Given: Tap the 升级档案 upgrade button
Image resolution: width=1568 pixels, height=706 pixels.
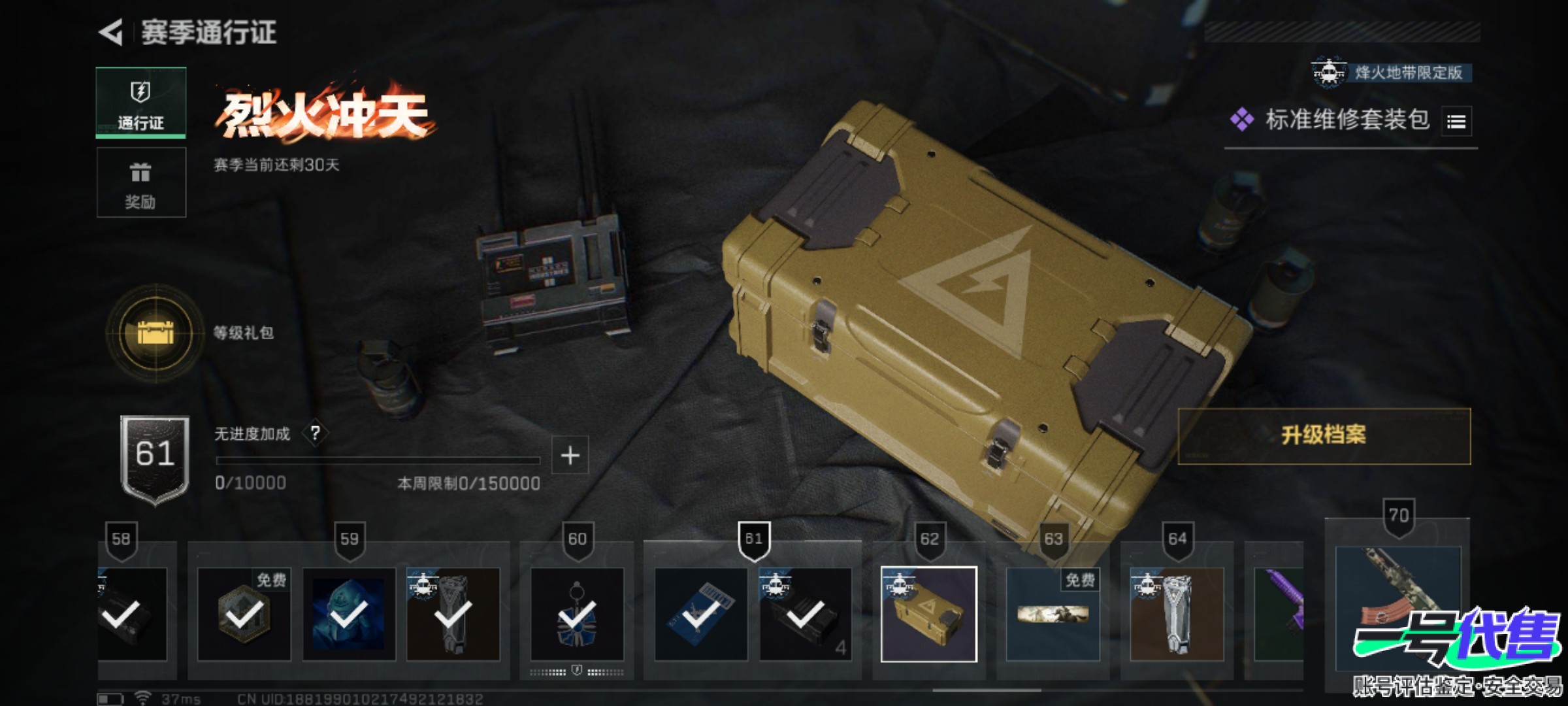Looking at the screenshot, I should [1324, 436].
